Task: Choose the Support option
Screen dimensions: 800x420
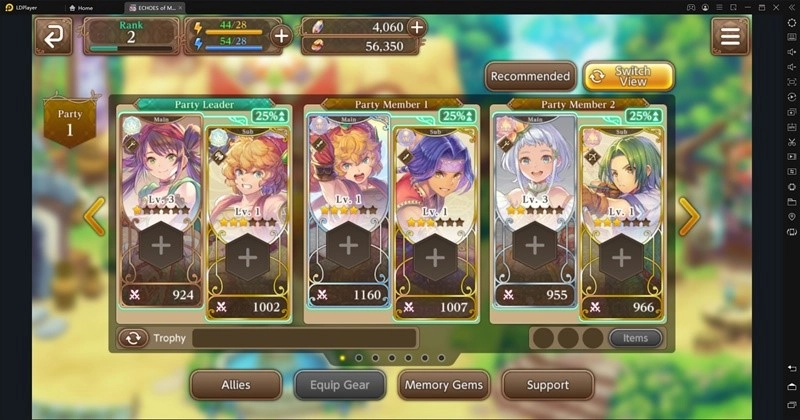Action: click(x=547, y=384)
